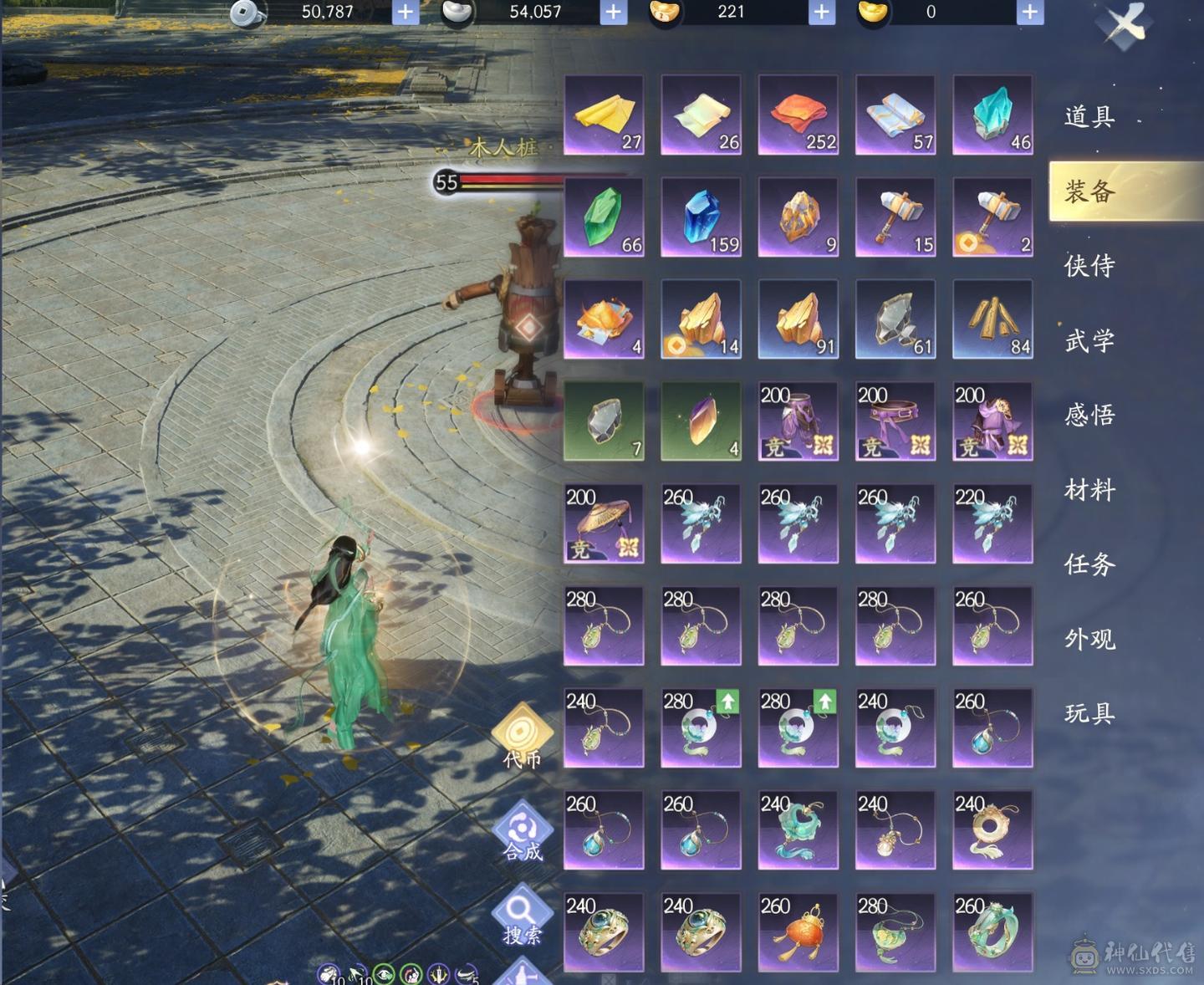Viewport: 1204px width, 985px height.
Task: Switch to the 外观 appearance tab
Action: tap(1089, 640)
